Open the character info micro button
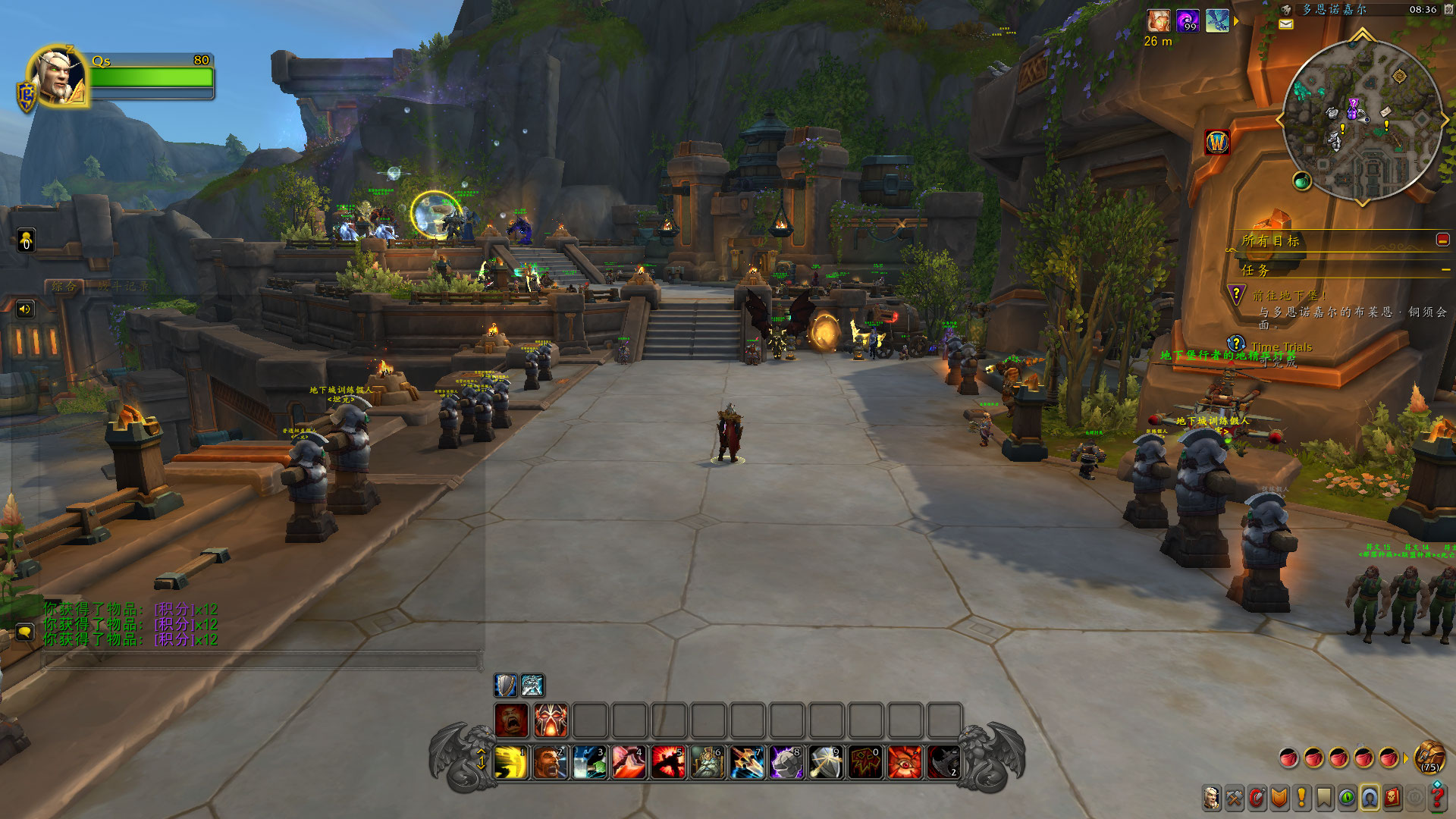 [x=1212, y=798]
